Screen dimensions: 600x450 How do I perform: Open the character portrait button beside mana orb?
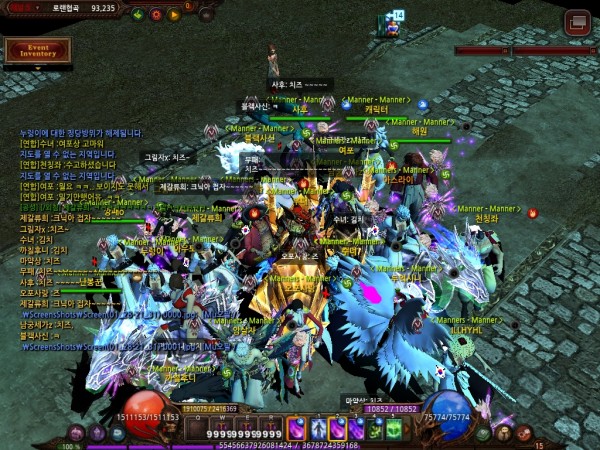(x=504, y=433)
